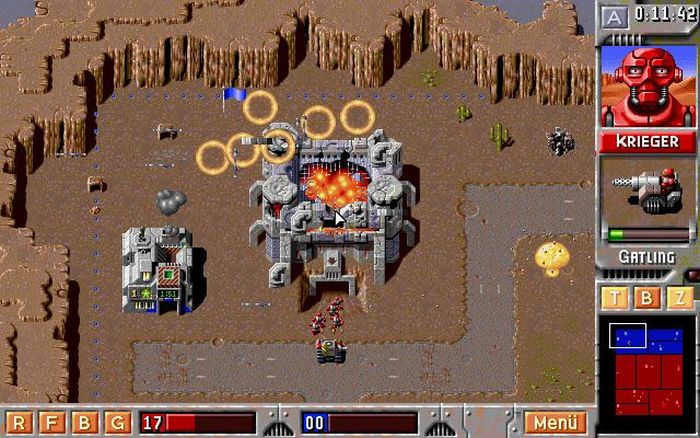
Task: Open the Menü button
Action: point(555,423)
